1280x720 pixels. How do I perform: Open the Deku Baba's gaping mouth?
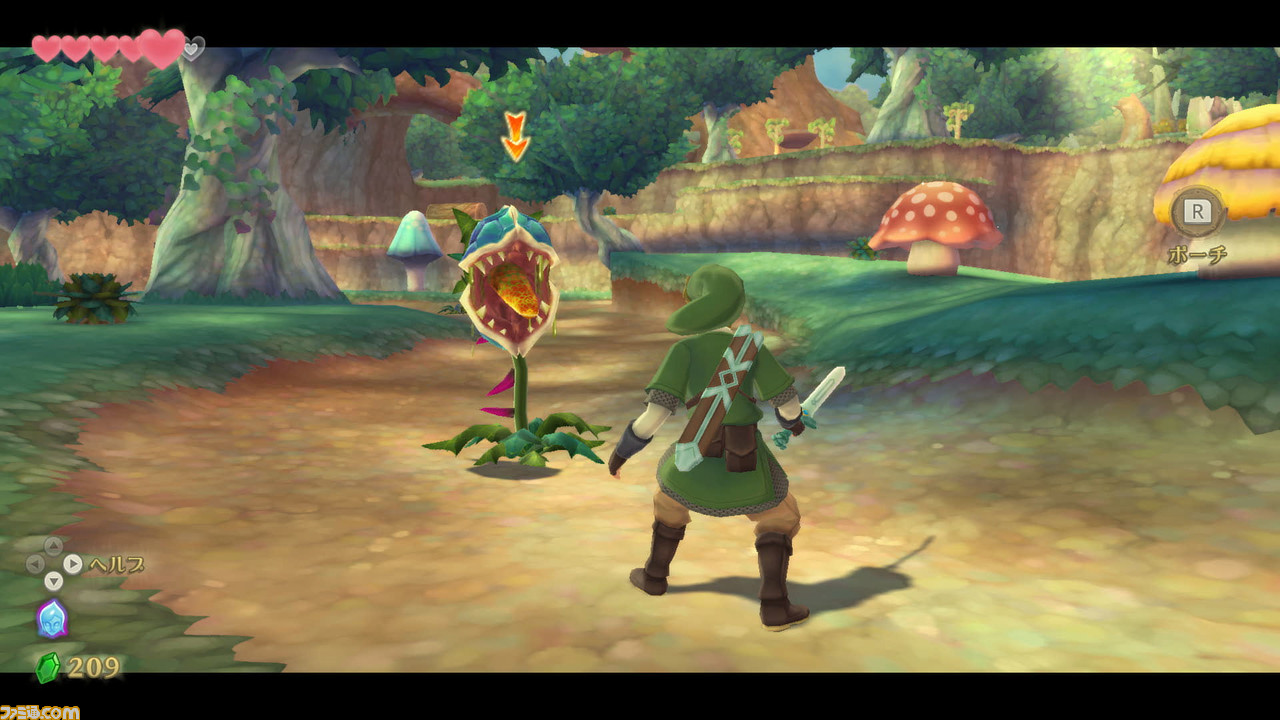pyautogui.click(x=510, y=290)
